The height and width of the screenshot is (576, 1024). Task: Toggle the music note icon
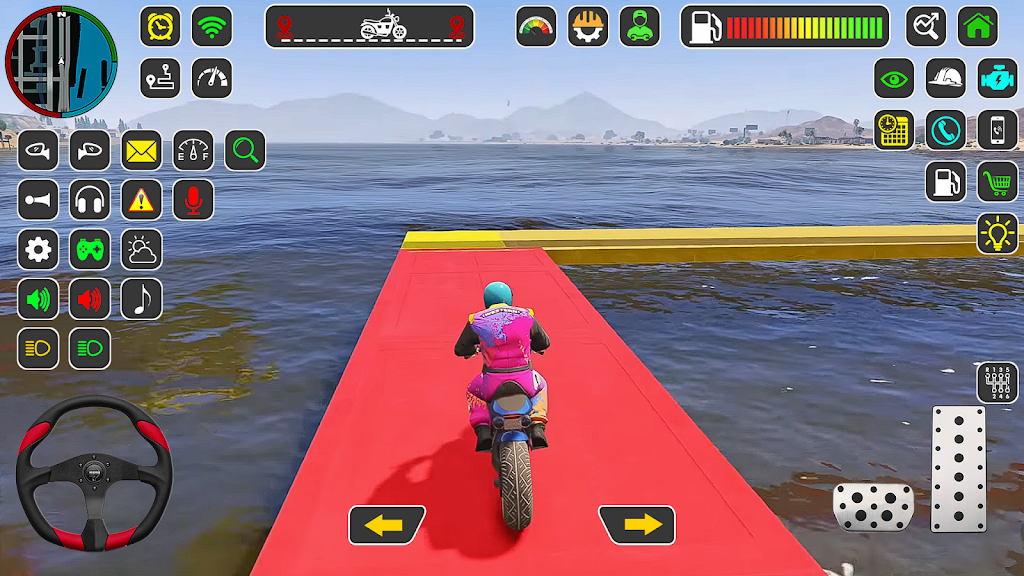tap(142, 298)
